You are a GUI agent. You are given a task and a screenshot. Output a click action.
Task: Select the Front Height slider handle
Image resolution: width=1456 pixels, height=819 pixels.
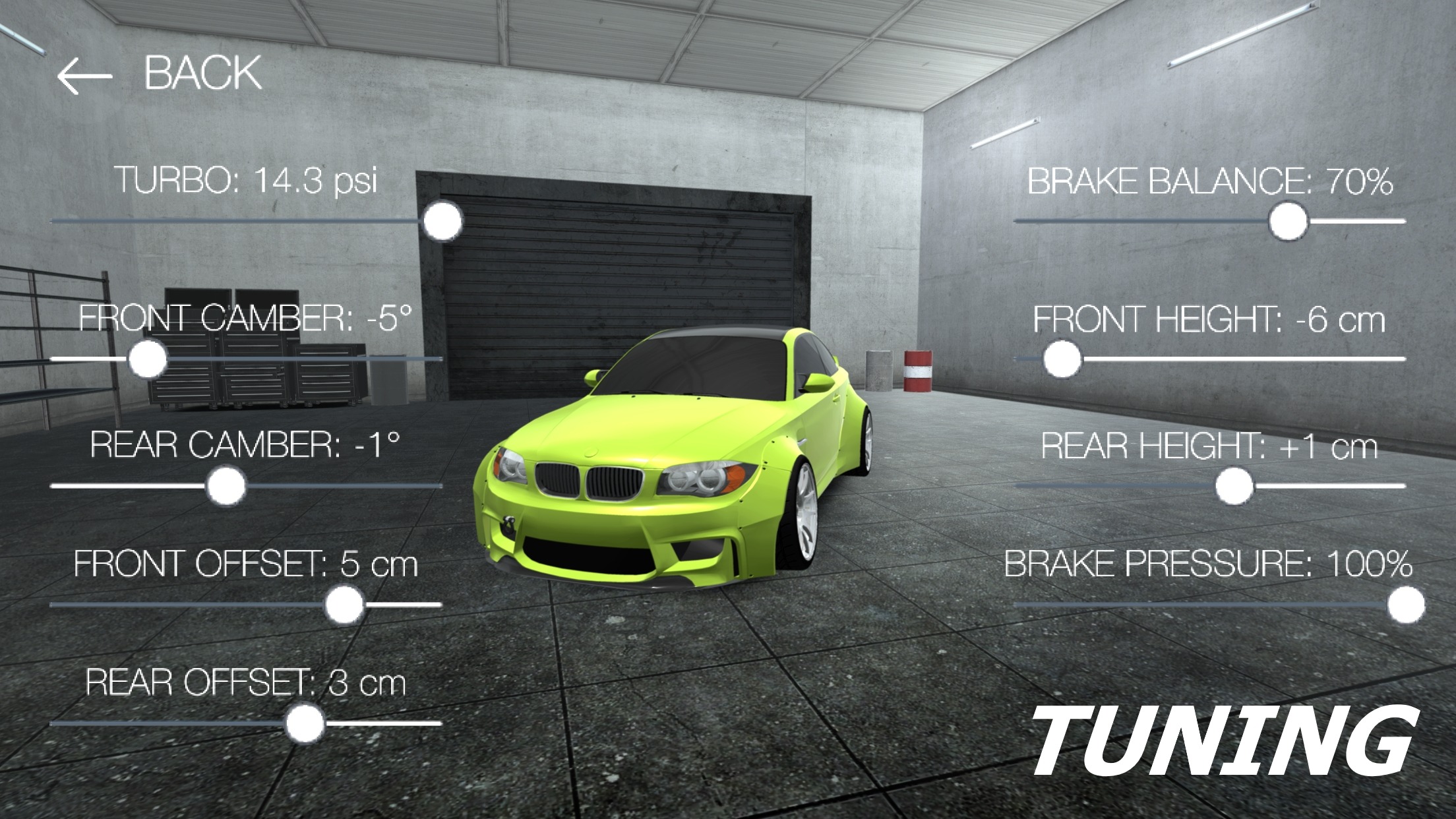1062,359
